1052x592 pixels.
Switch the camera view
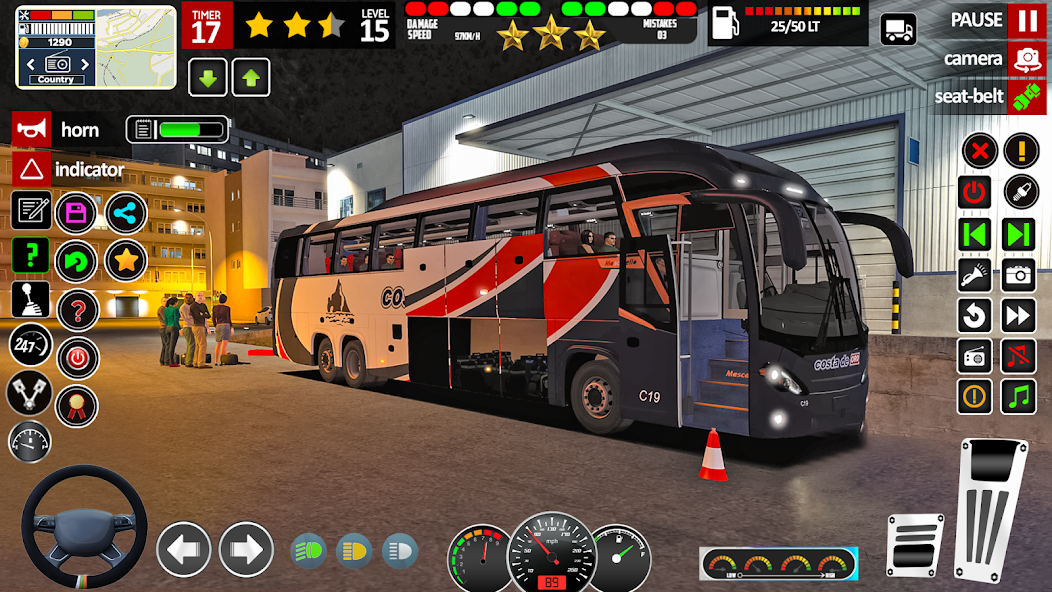[x=1027, y=59]
